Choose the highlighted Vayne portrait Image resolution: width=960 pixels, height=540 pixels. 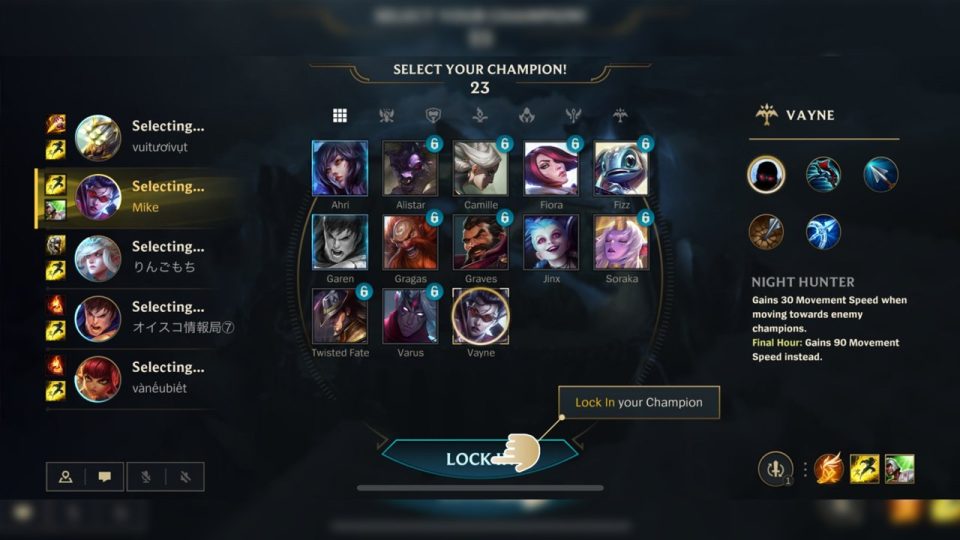coord(480,316)
